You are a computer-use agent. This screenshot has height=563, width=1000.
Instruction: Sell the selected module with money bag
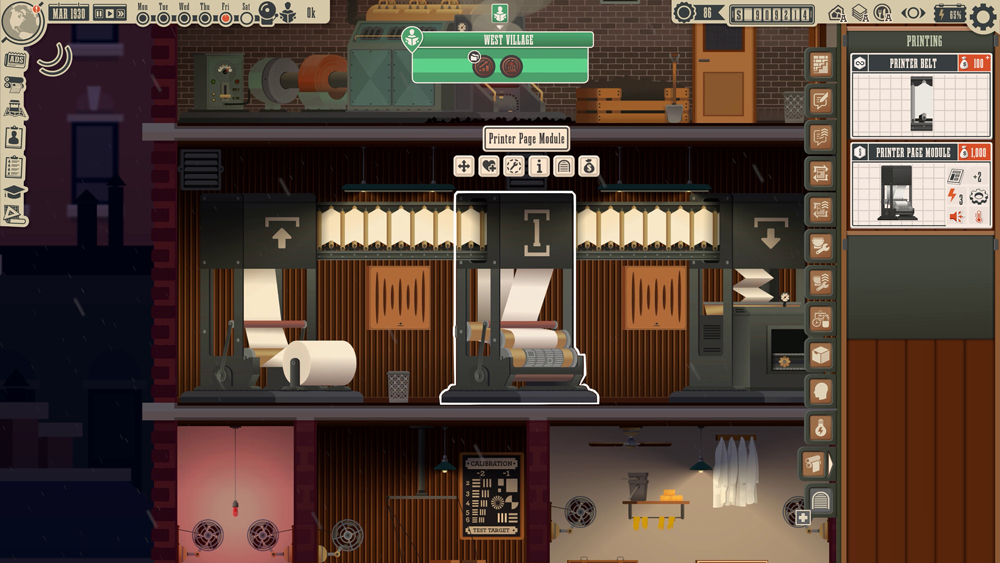[x=589, y=166]
